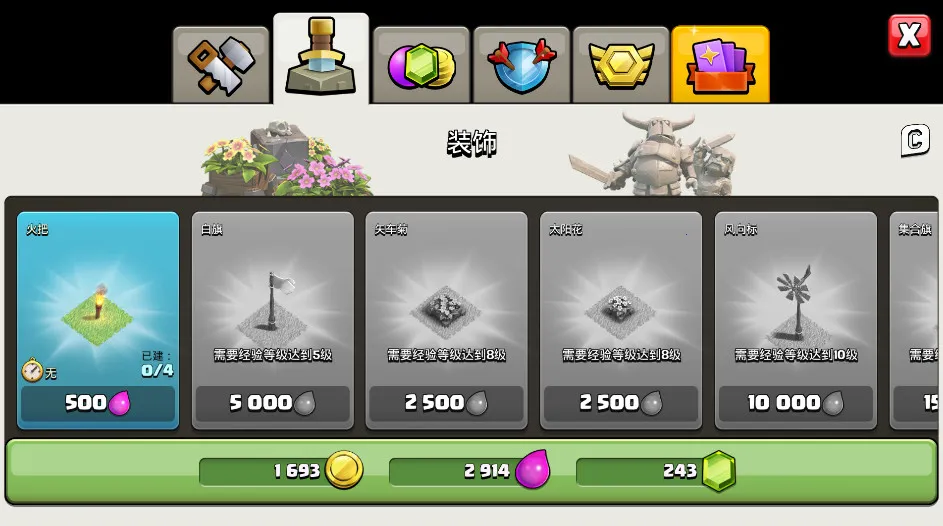Switch to the hammer and saw tab
Image resolution: width=943 pixels, height=526 pixels.
(221, 65)
